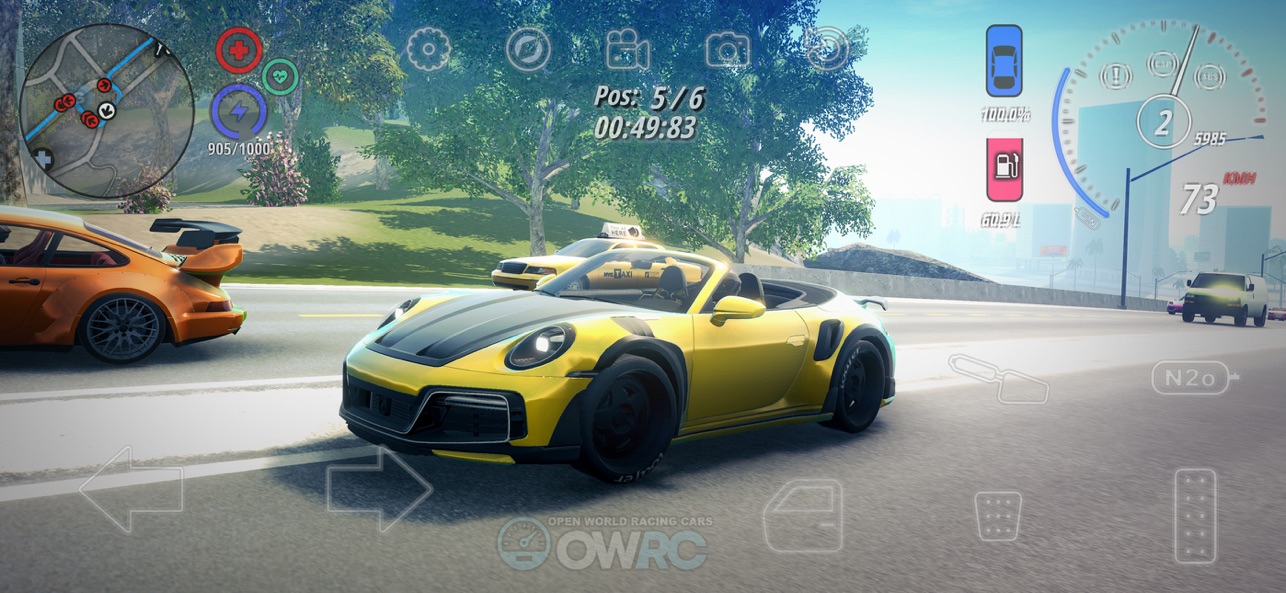Viewport: 1286px width, 593px height.
Task: Switch camera view with the video camera icon
Action: (x=627, y=50)
